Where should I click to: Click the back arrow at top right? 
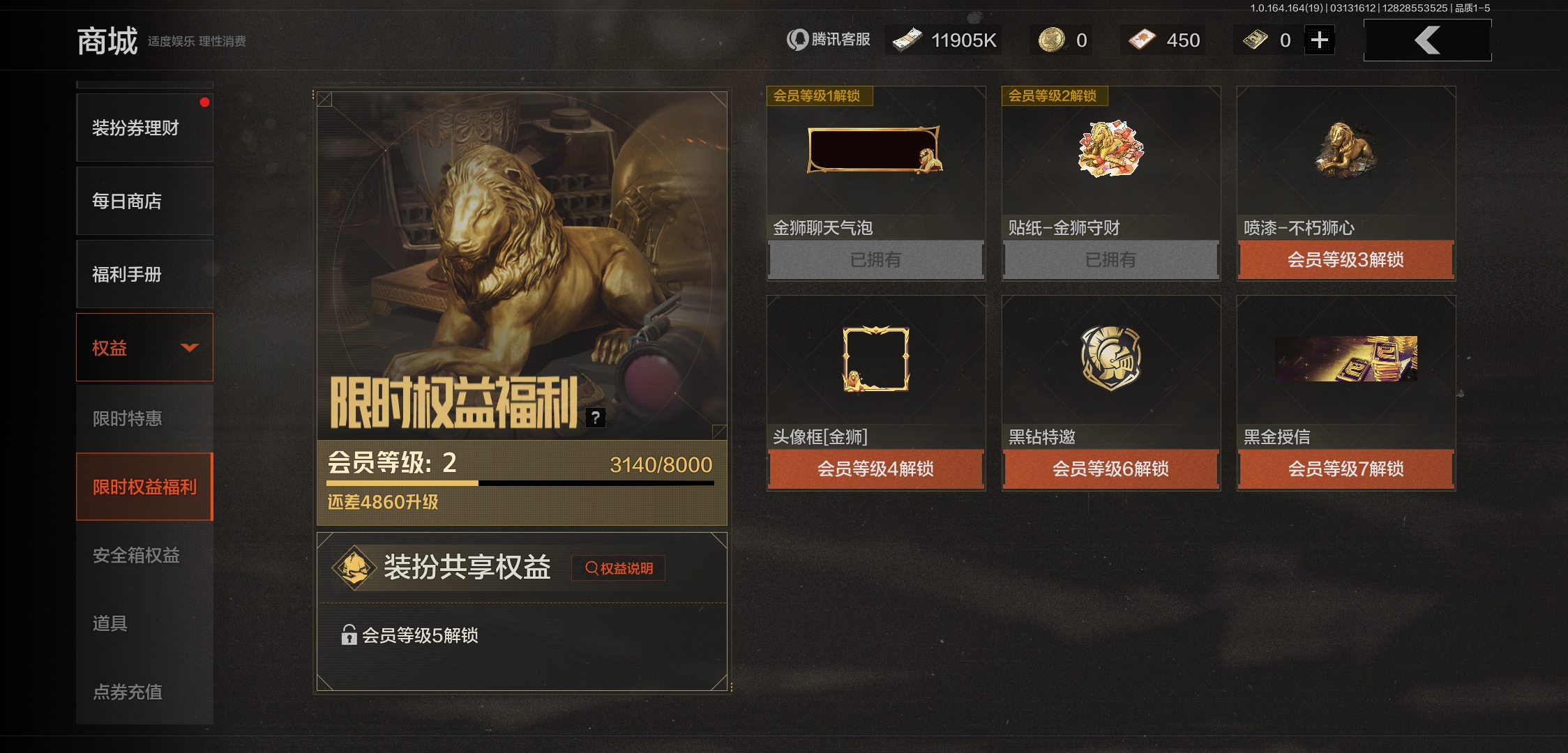click(x=1426, y=40)
